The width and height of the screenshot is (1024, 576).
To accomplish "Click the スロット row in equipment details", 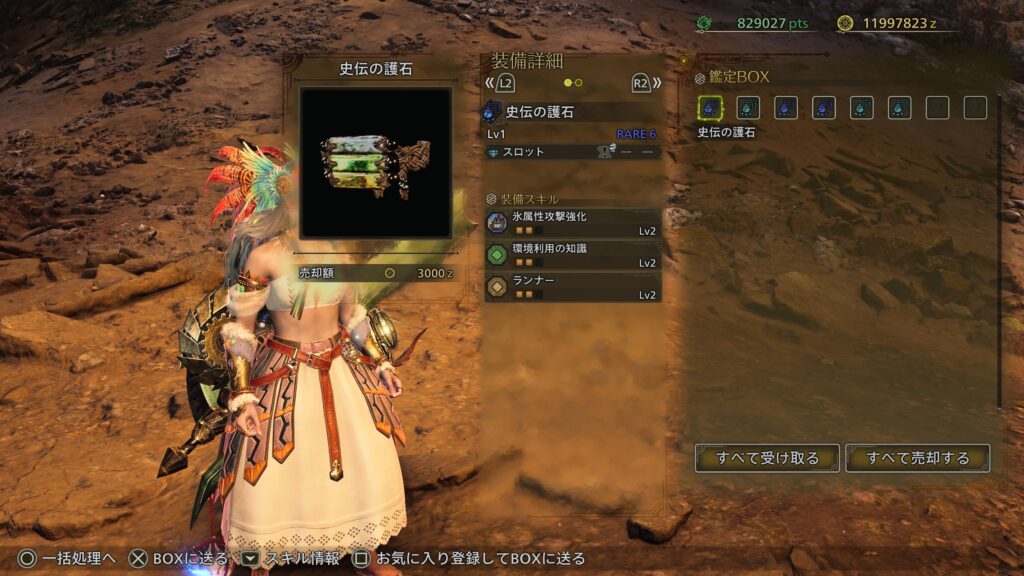I will 573,152.
